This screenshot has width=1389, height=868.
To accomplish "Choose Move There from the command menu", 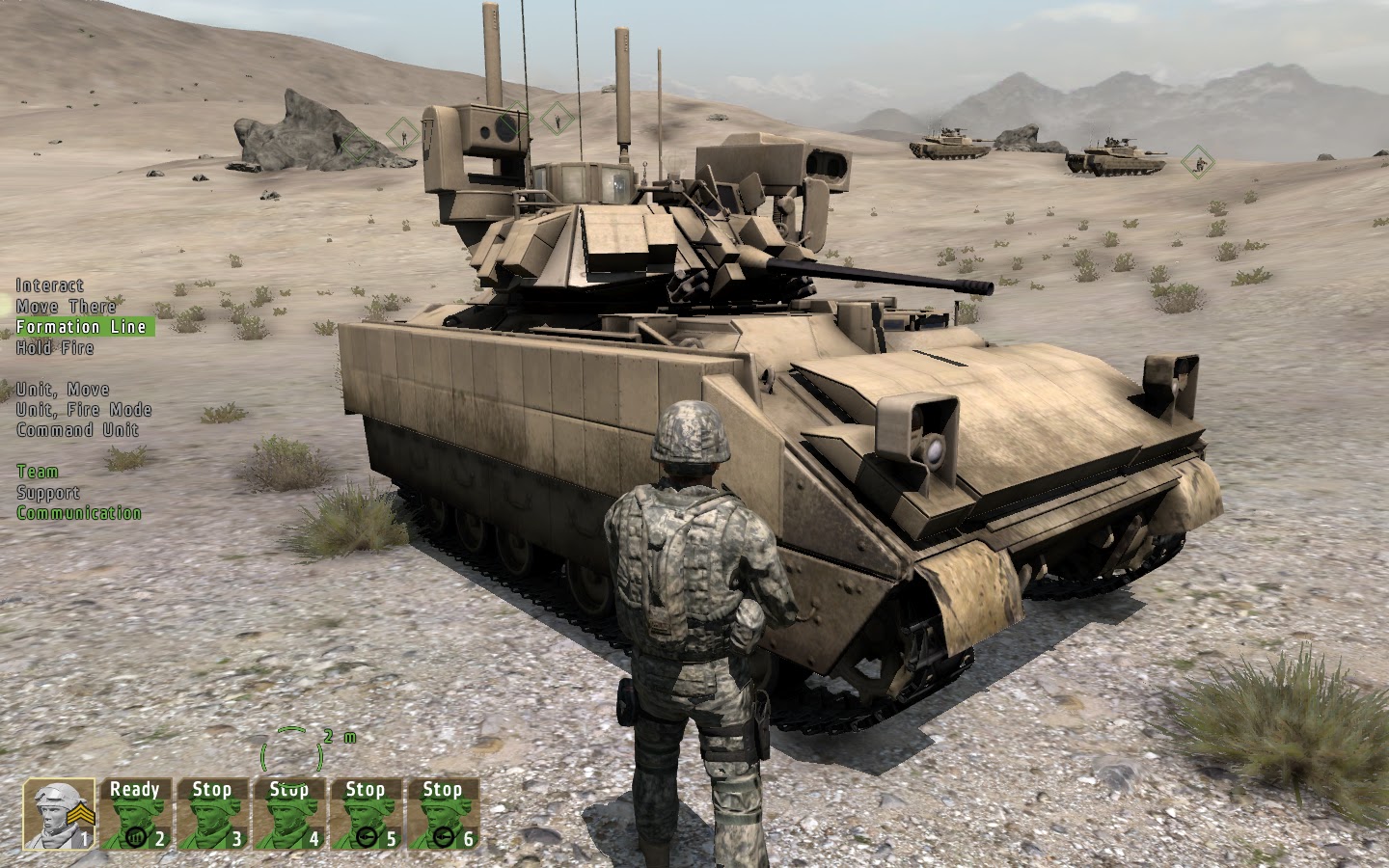I will tap(64, 306).
